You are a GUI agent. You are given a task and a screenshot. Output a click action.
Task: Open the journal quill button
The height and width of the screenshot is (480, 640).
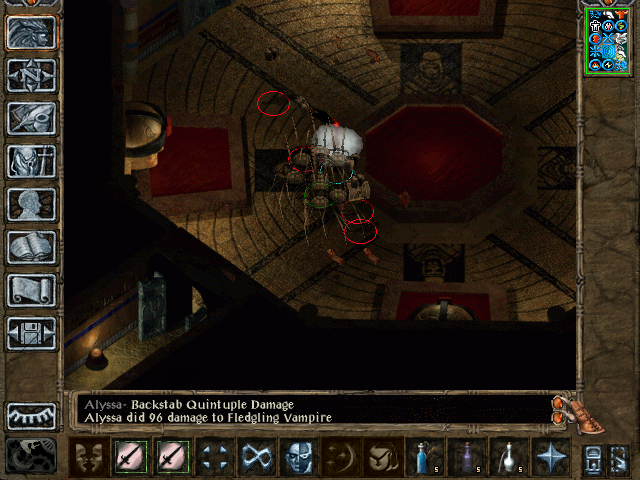click(x=32, y=118)
